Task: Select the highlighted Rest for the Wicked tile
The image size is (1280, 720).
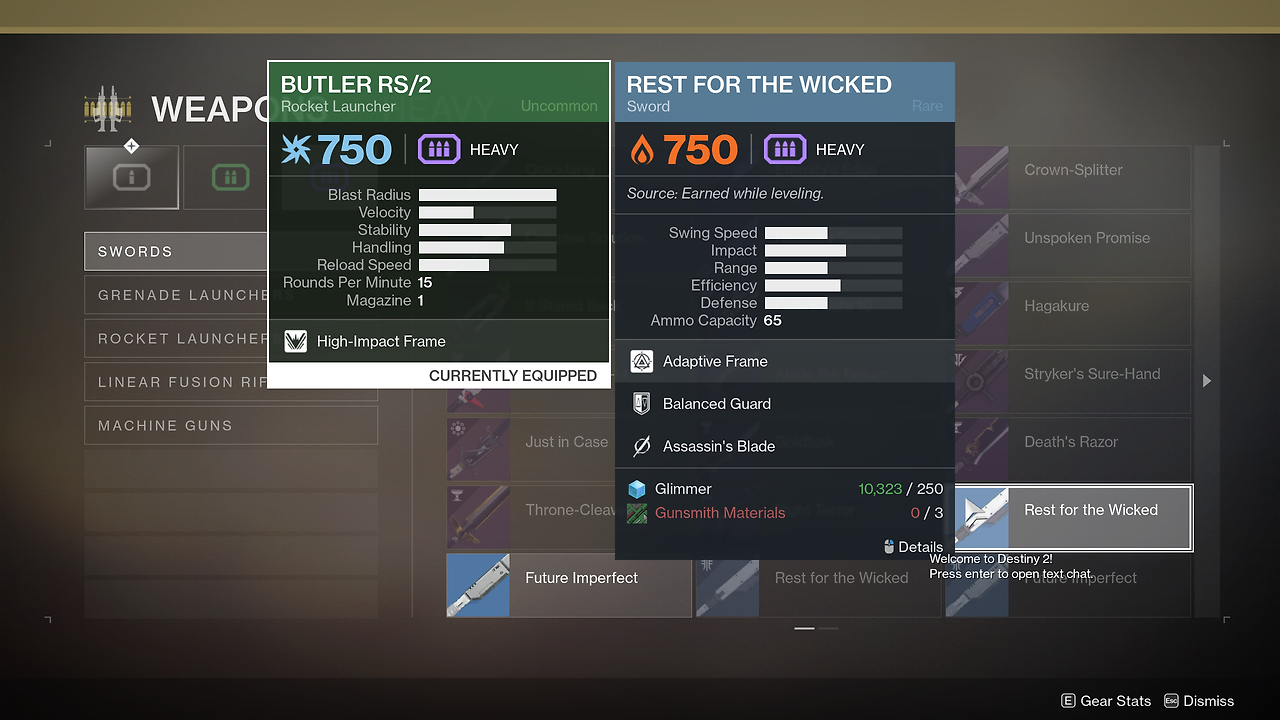Action: 1072,518
